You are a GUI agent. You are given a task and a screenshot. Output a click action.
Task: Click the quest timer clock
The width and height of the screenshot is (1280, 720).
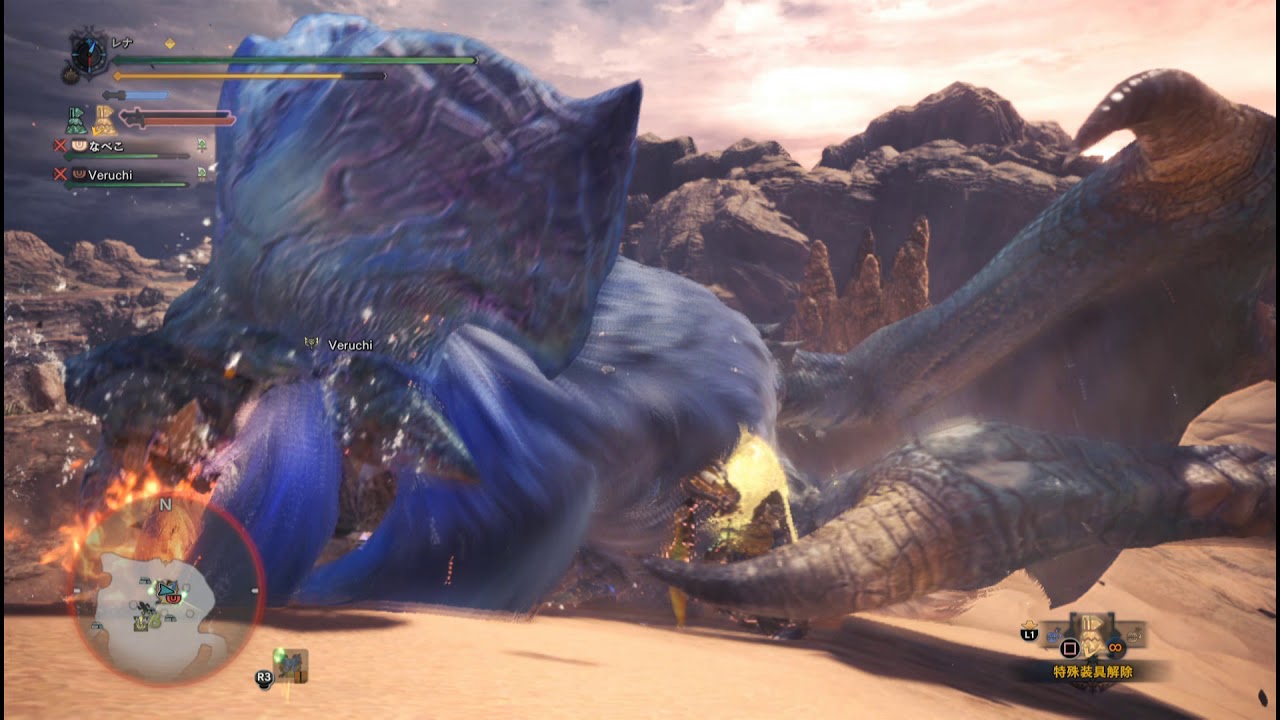point(88,53)
